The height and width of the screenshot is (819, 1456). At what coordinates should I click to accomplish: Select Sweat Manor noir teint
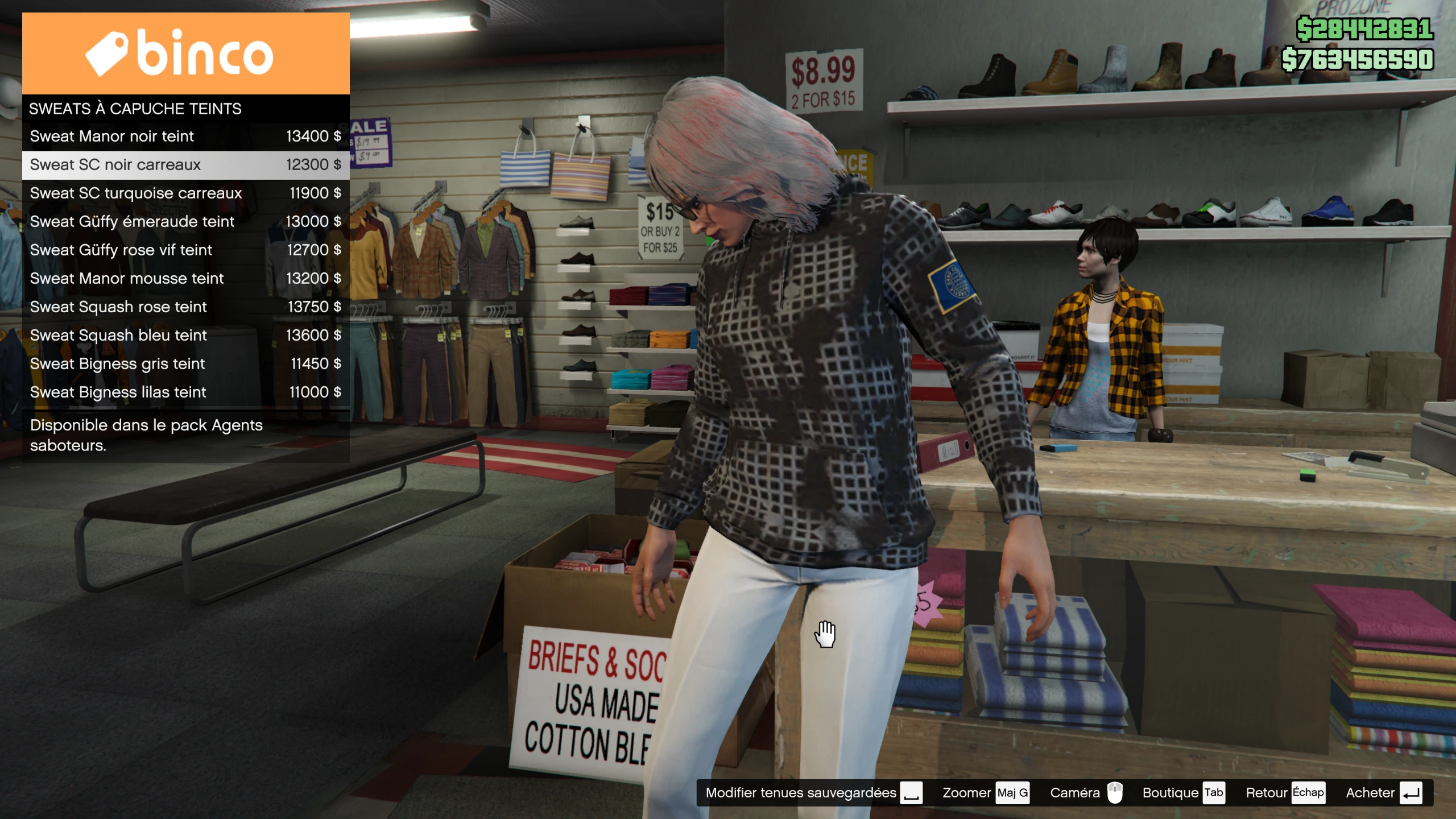click(185, 136)
